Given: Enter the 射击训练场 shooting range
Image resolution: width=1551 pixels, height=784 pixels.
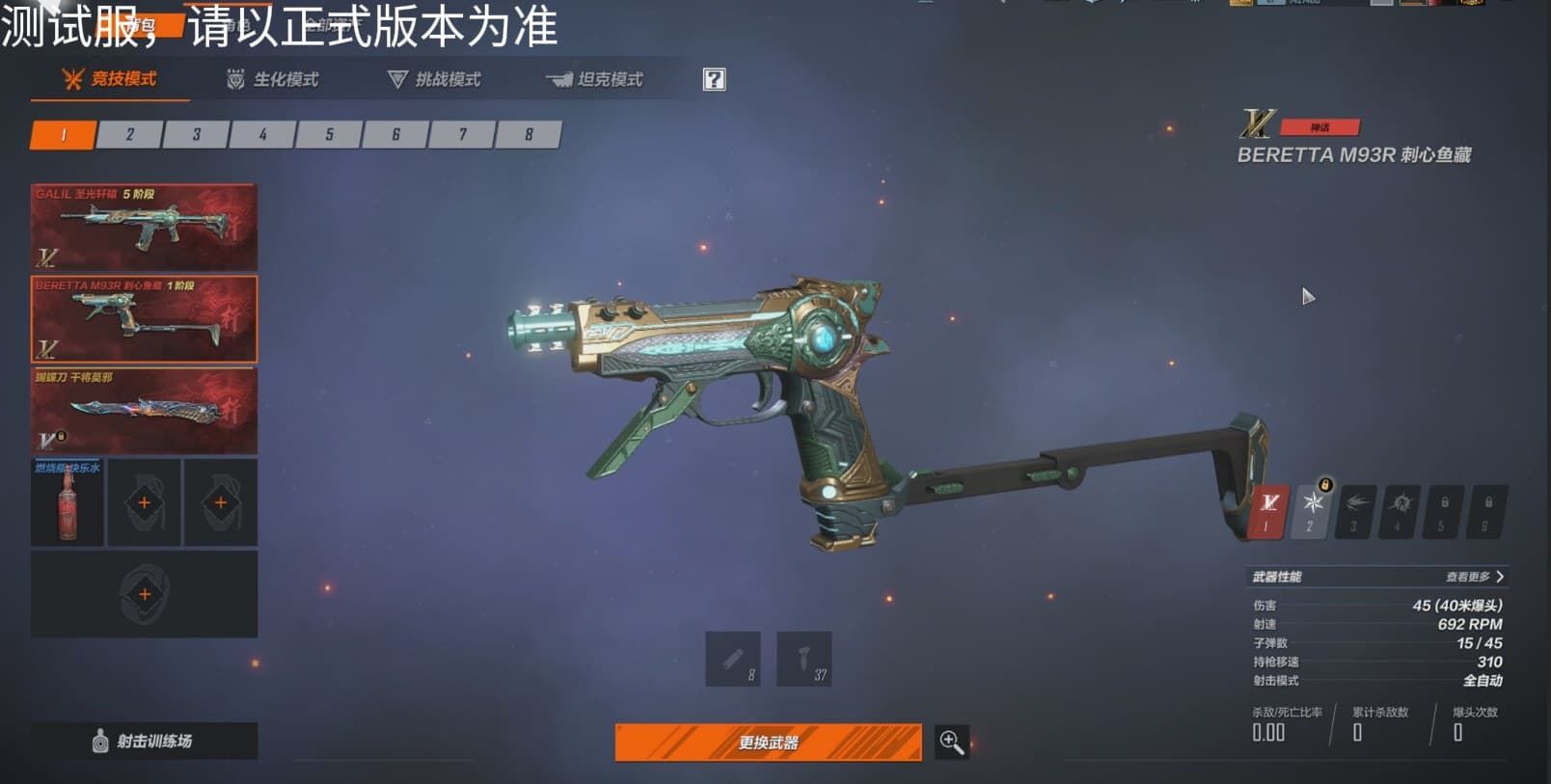Looking at the screenshot, I should 144,741.
